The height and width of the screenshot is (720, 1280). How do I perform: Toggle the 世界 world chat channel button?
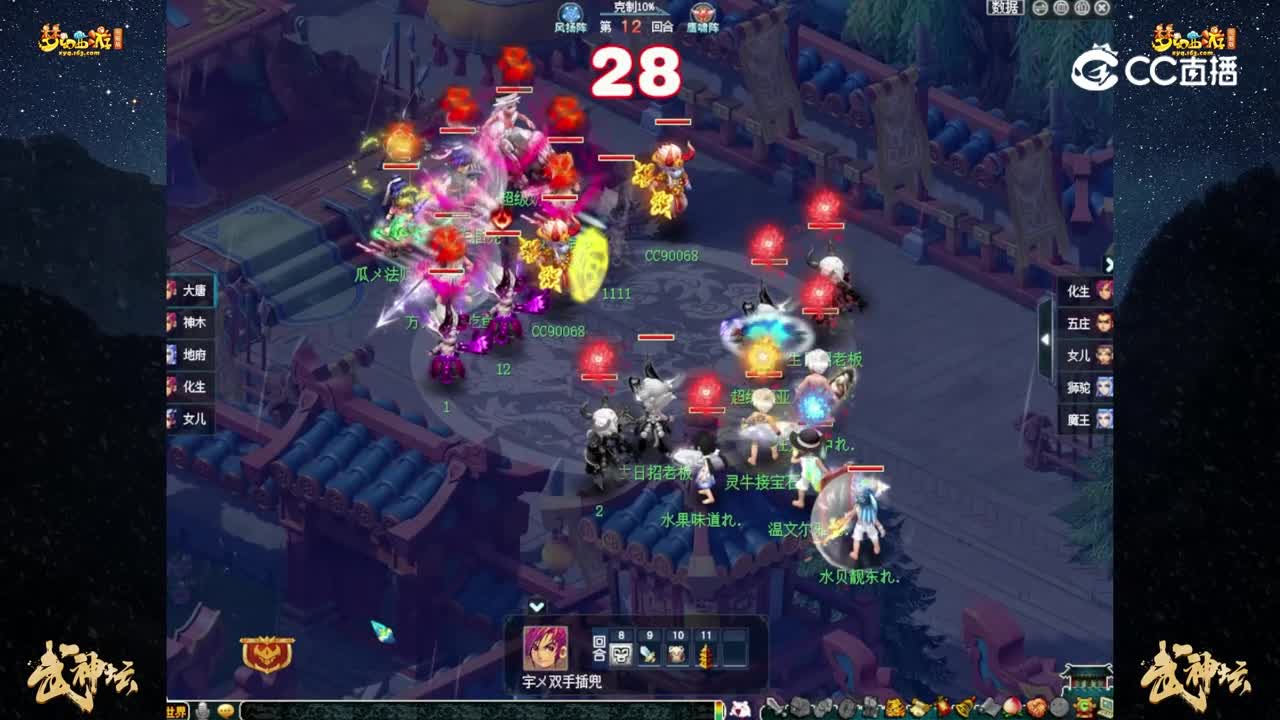[177, 710]
